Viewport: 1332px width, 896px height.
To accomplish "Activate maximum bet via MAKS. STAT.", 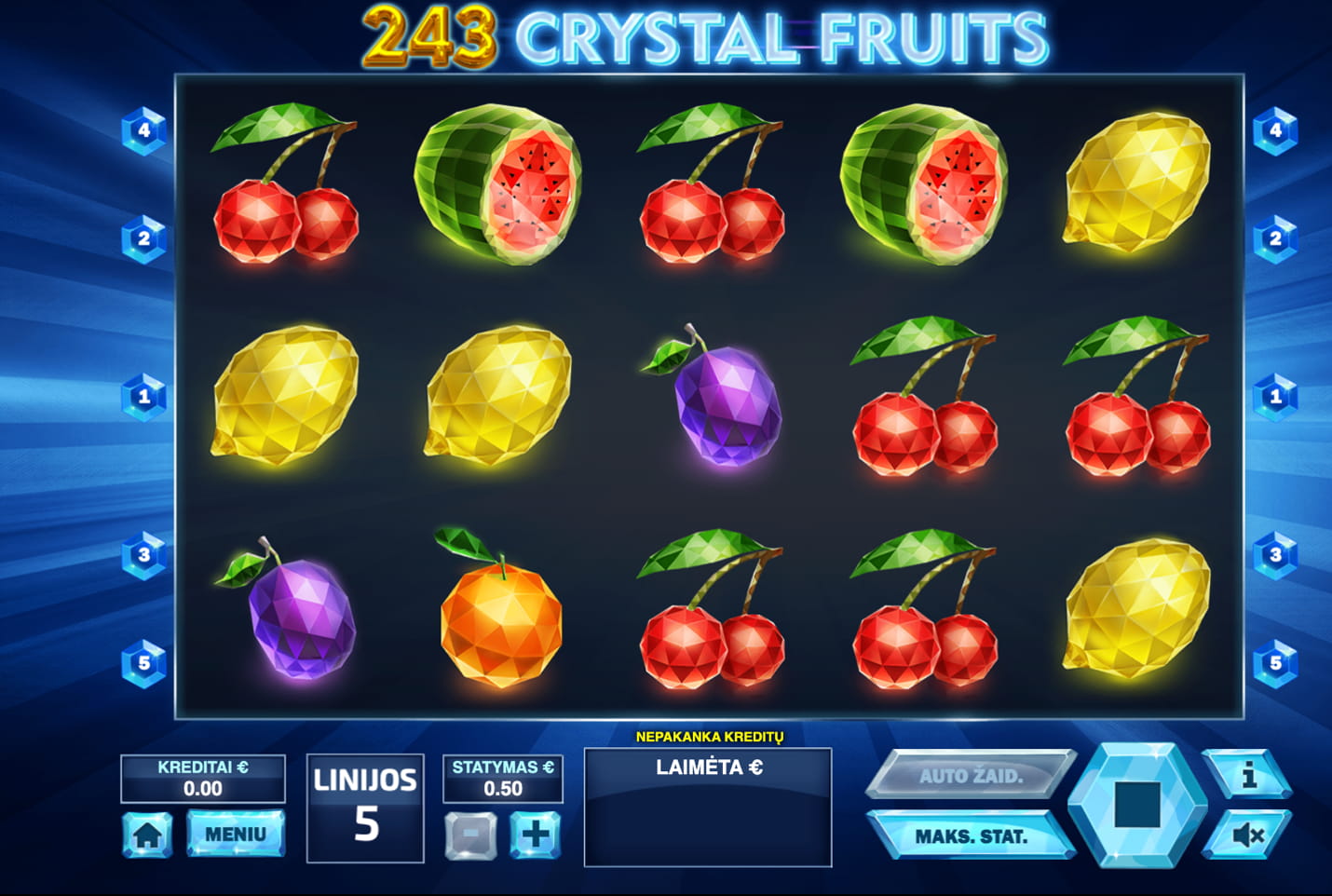I will point(972,835).
